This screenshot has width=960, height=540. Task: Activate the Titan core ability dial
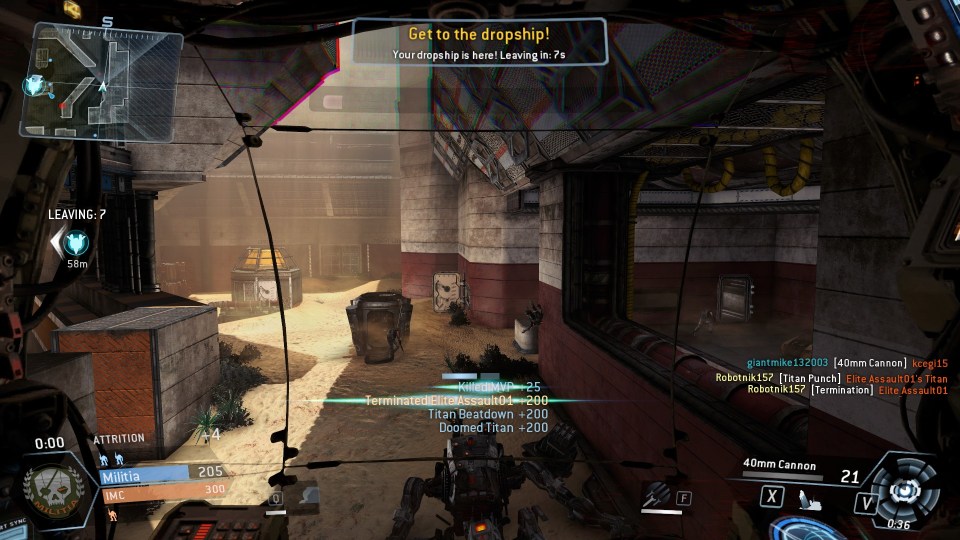pos(904,490)
